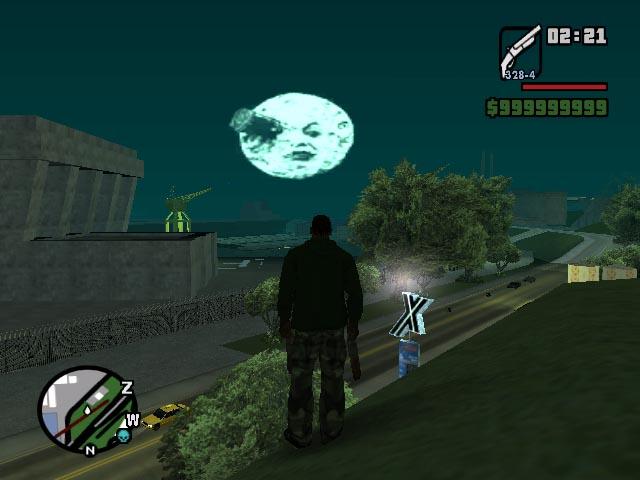Click the shotgun weapon icon
Screen dimensions: 640x480
(x=520, y=52)
